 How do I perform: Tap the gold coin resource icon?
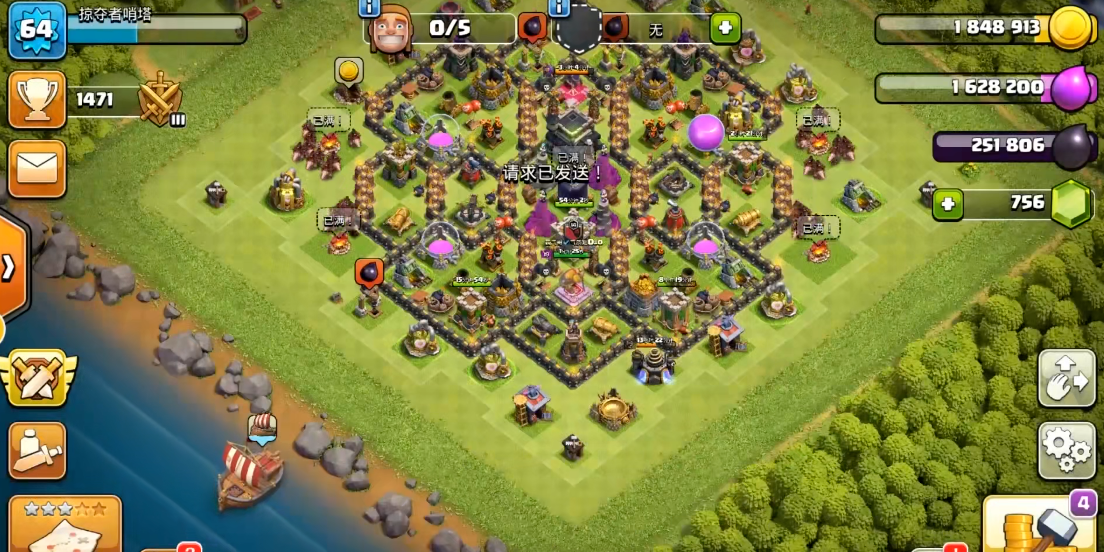[x=1072, y=28]
